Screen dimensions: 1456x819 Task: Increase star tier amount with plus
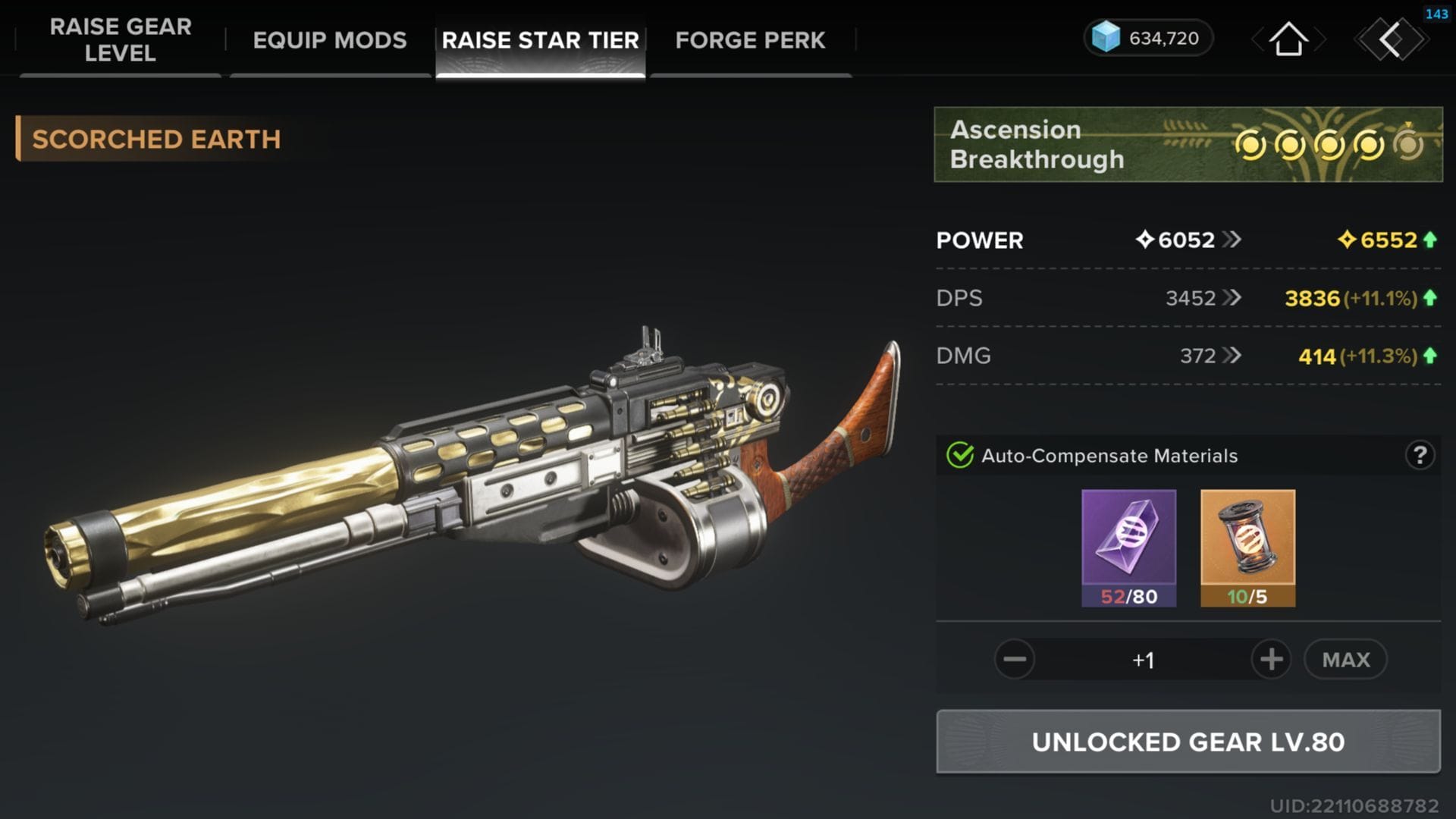[1271, 660]
